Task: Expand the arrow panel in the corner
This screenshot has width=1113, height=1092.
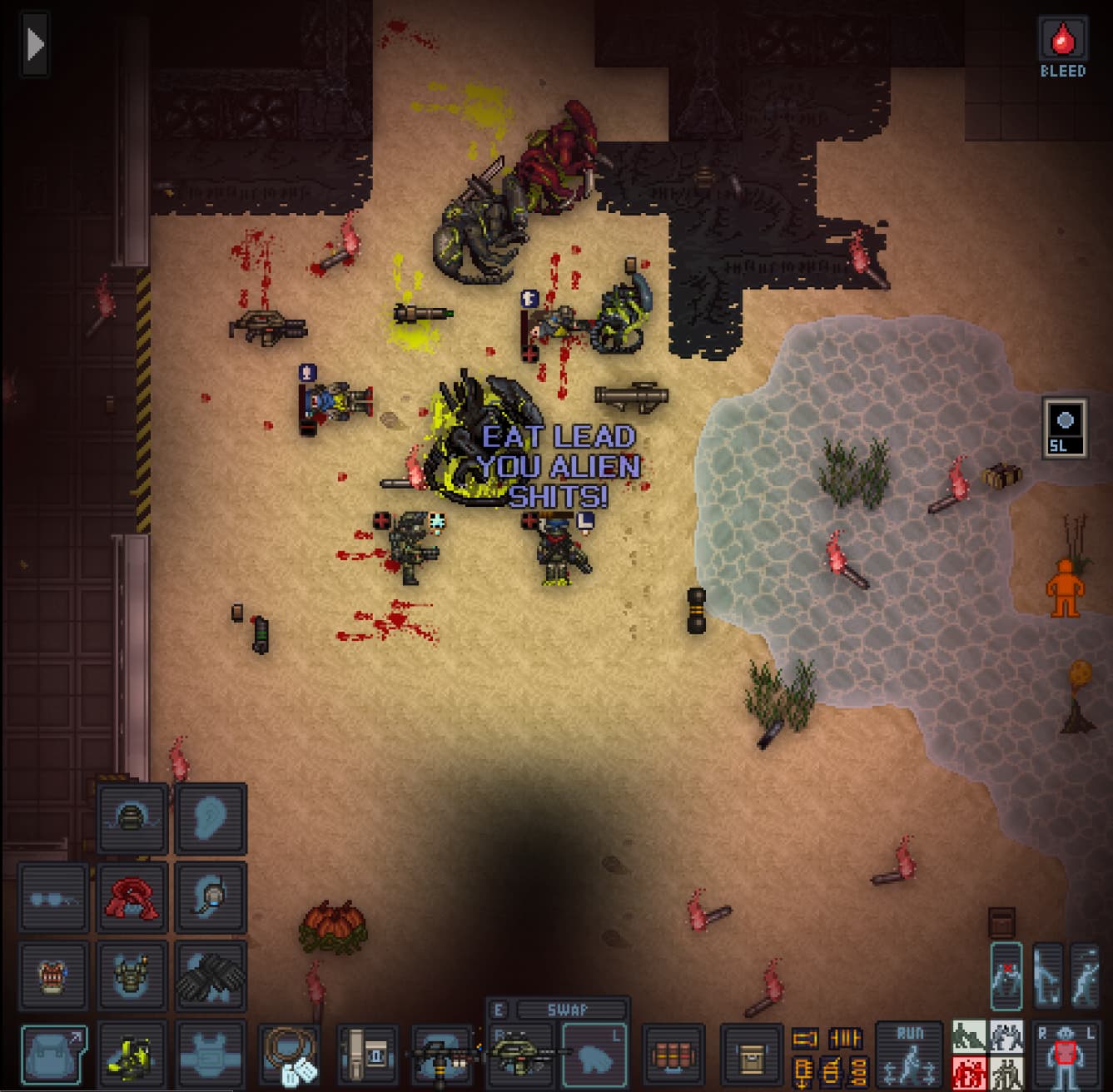Action: [34, 45]
